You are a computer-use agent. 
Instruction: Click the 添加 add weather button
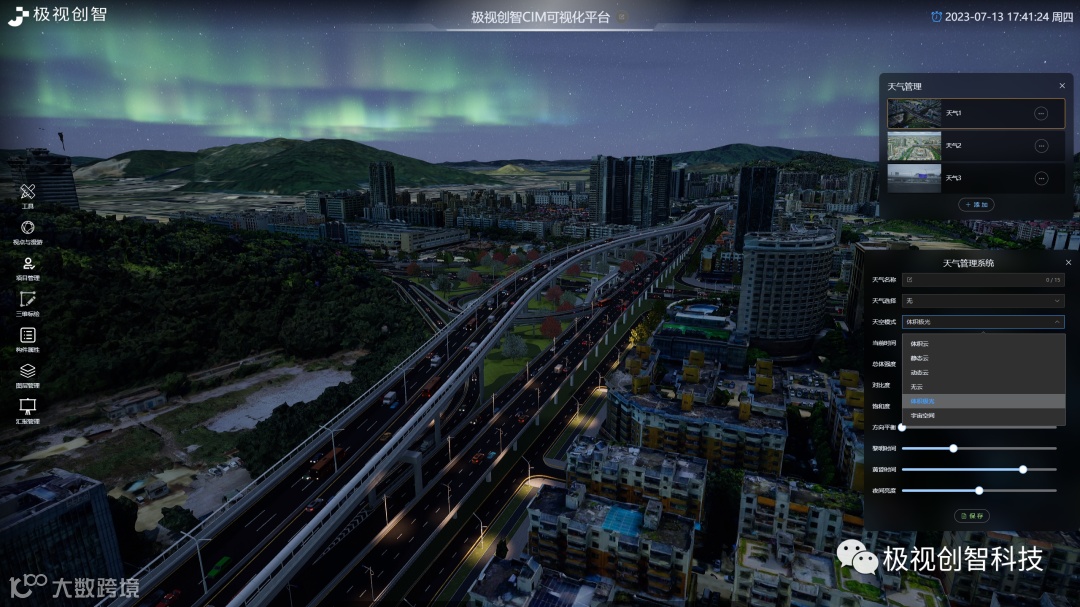(976, 204)
